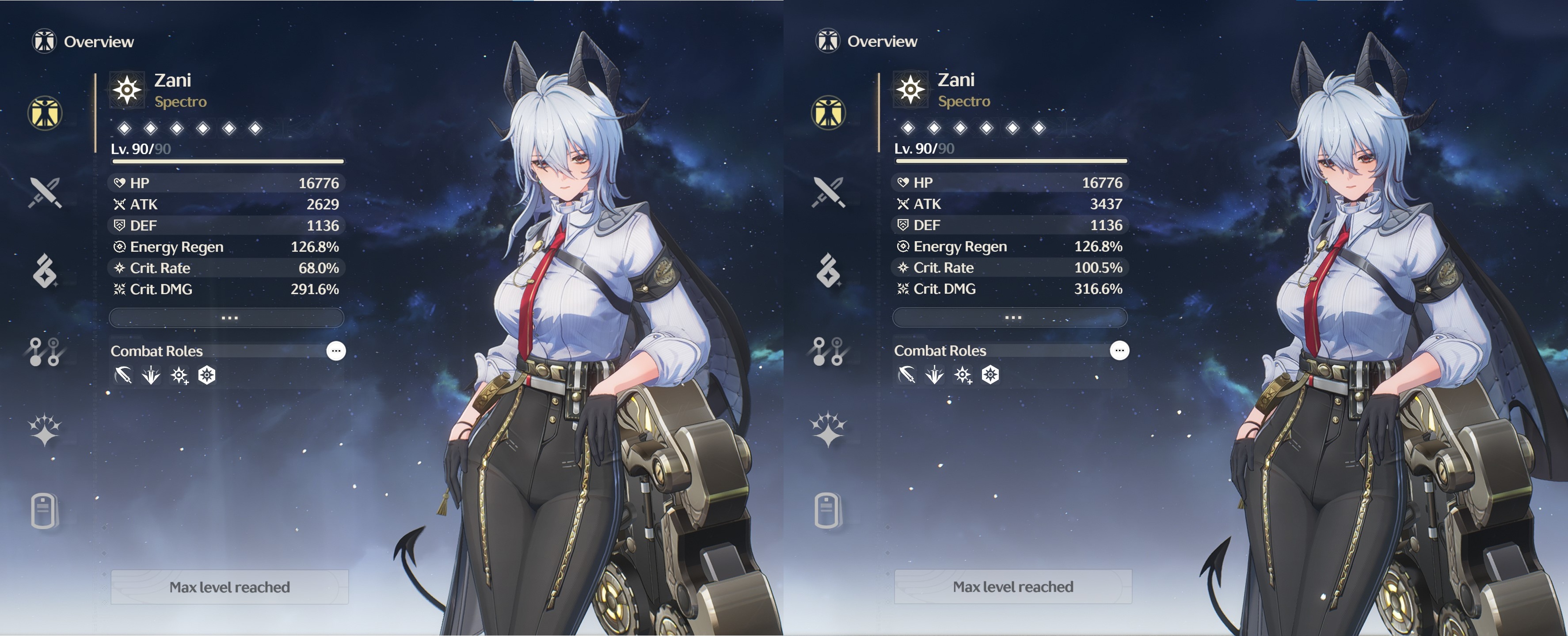Select the yellow Overview tab beside ATK 3437 stats
This screenshot has width=1568, height=636.
click(x=829, y=113)
